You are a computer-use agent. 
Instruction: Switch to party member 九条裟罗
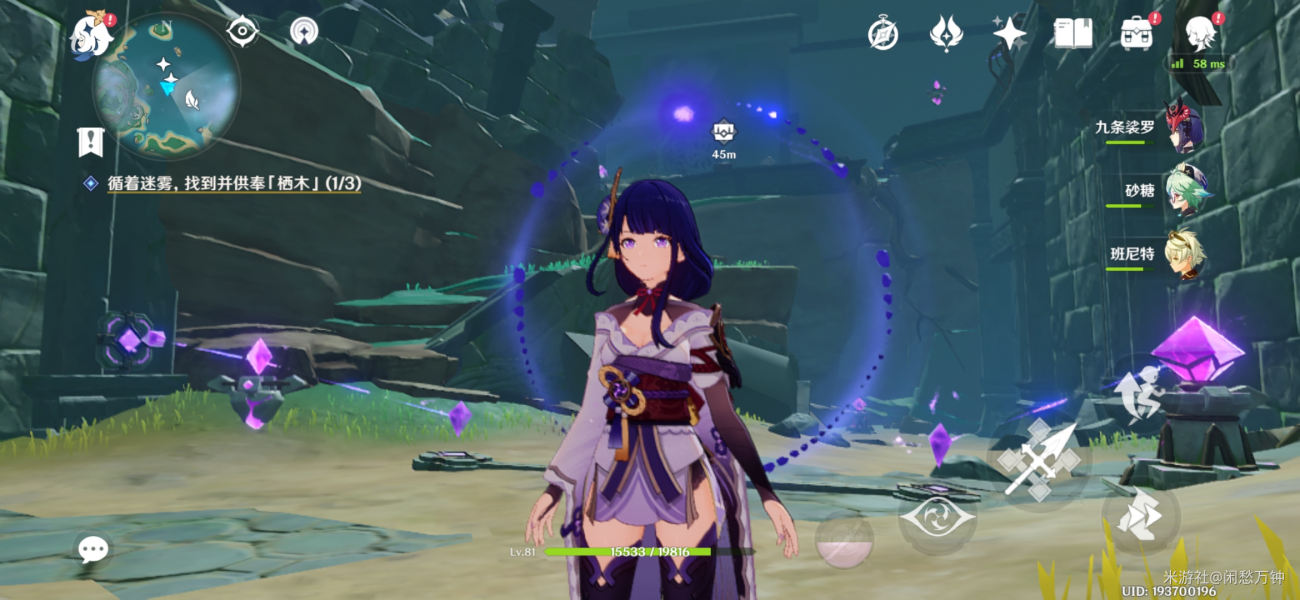[x=1184, y=130]
